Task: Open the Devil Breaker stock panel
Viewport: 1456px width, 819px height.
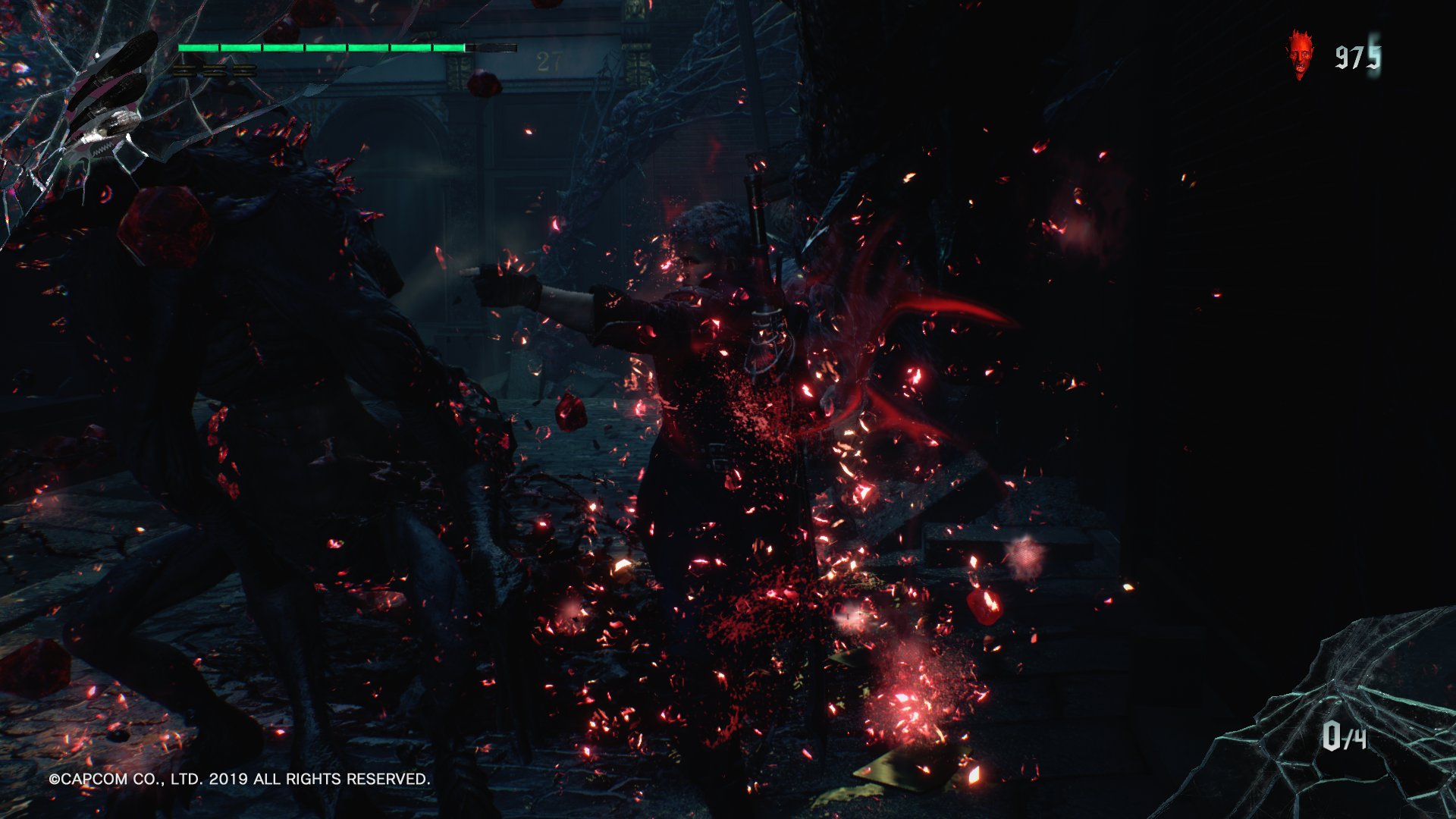Action: pyautogui.click(x=1344, y=736)
